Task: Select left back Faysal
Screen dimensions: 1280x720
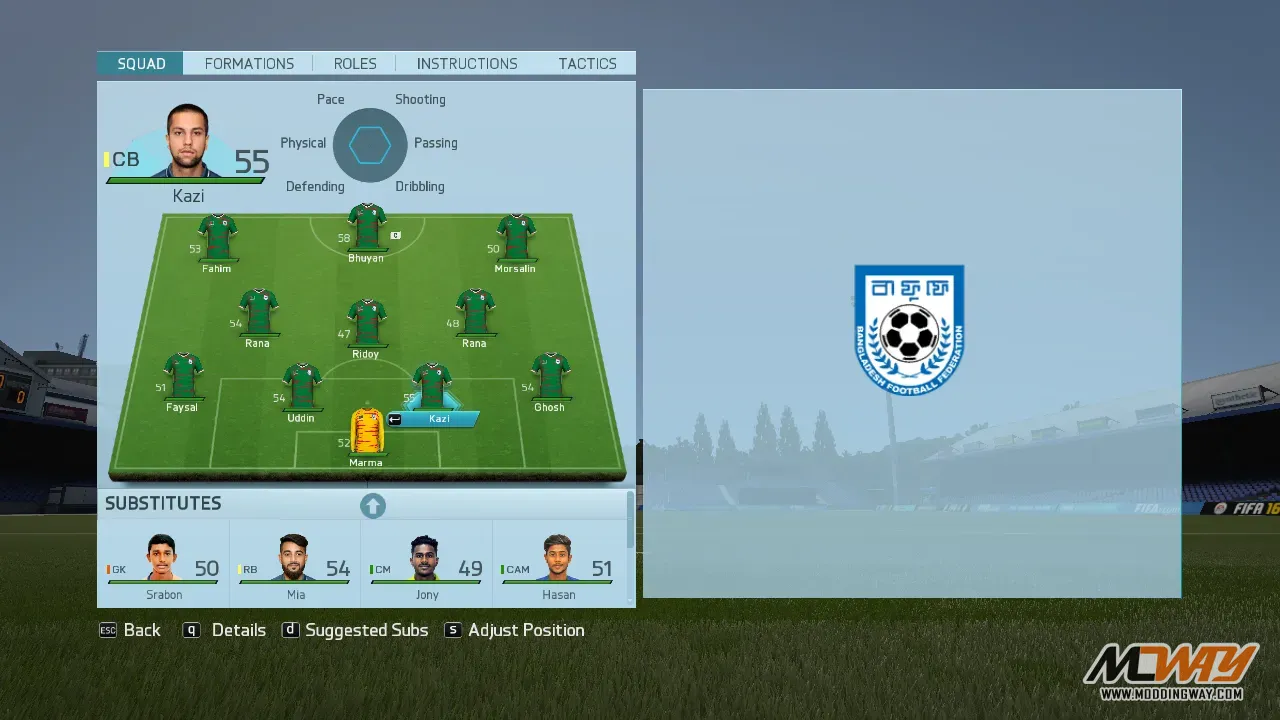Action: coord(183,377)
